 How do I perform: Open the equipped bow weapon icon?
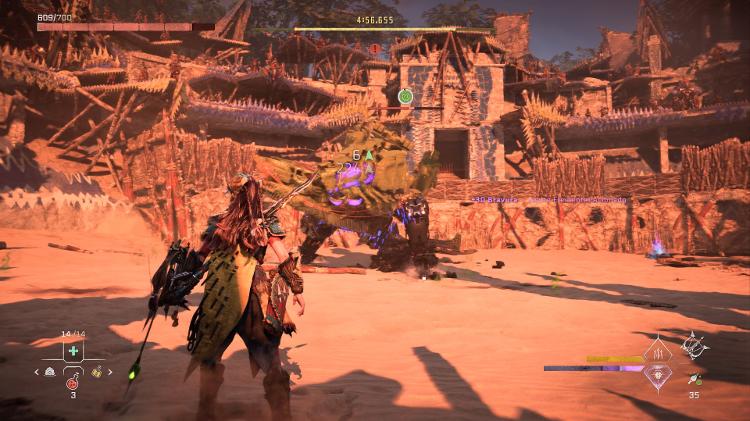pos(694,346)
